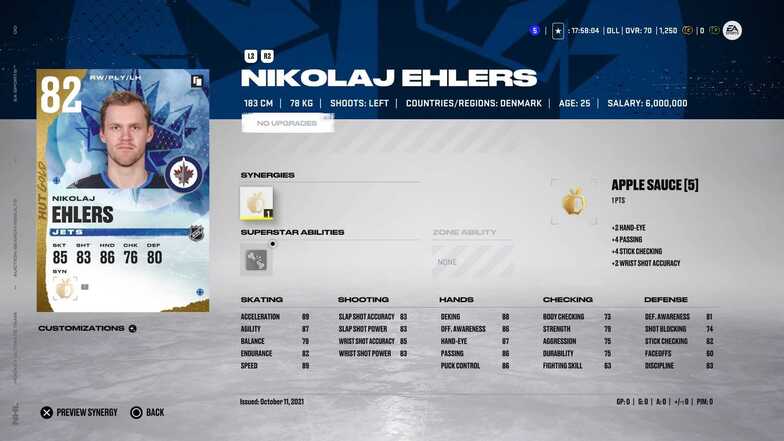Open the EA logo icon
The height and width of the screenshot is (441, 784).
click(x=732, y=31)
